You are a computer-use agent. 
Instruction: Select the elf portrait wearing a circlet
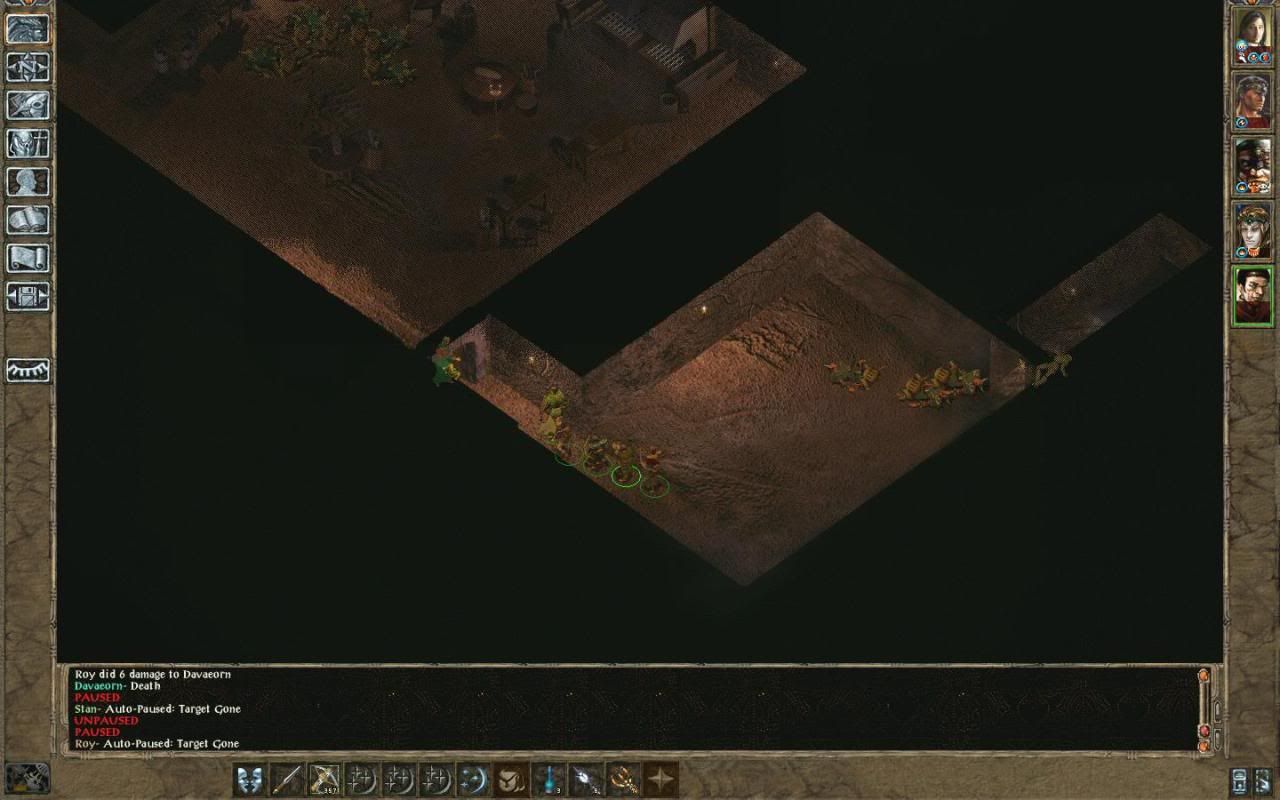coord(1253,230)
